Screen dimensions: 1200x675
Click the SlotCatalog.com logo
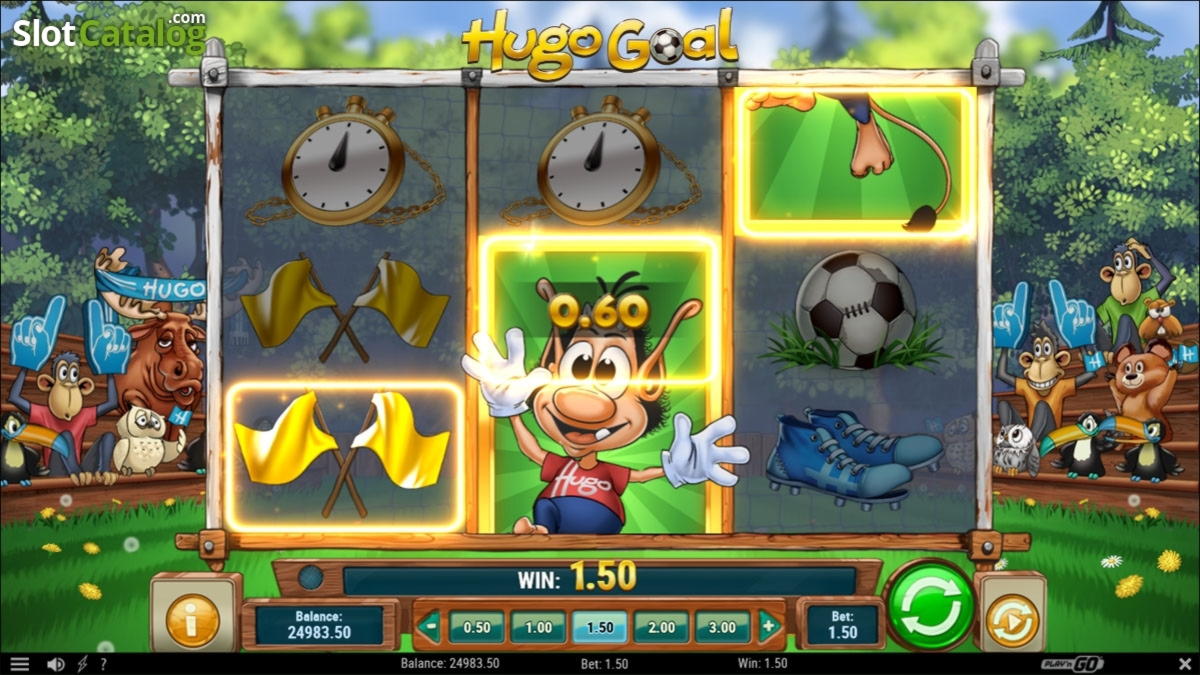coord(108,33)
